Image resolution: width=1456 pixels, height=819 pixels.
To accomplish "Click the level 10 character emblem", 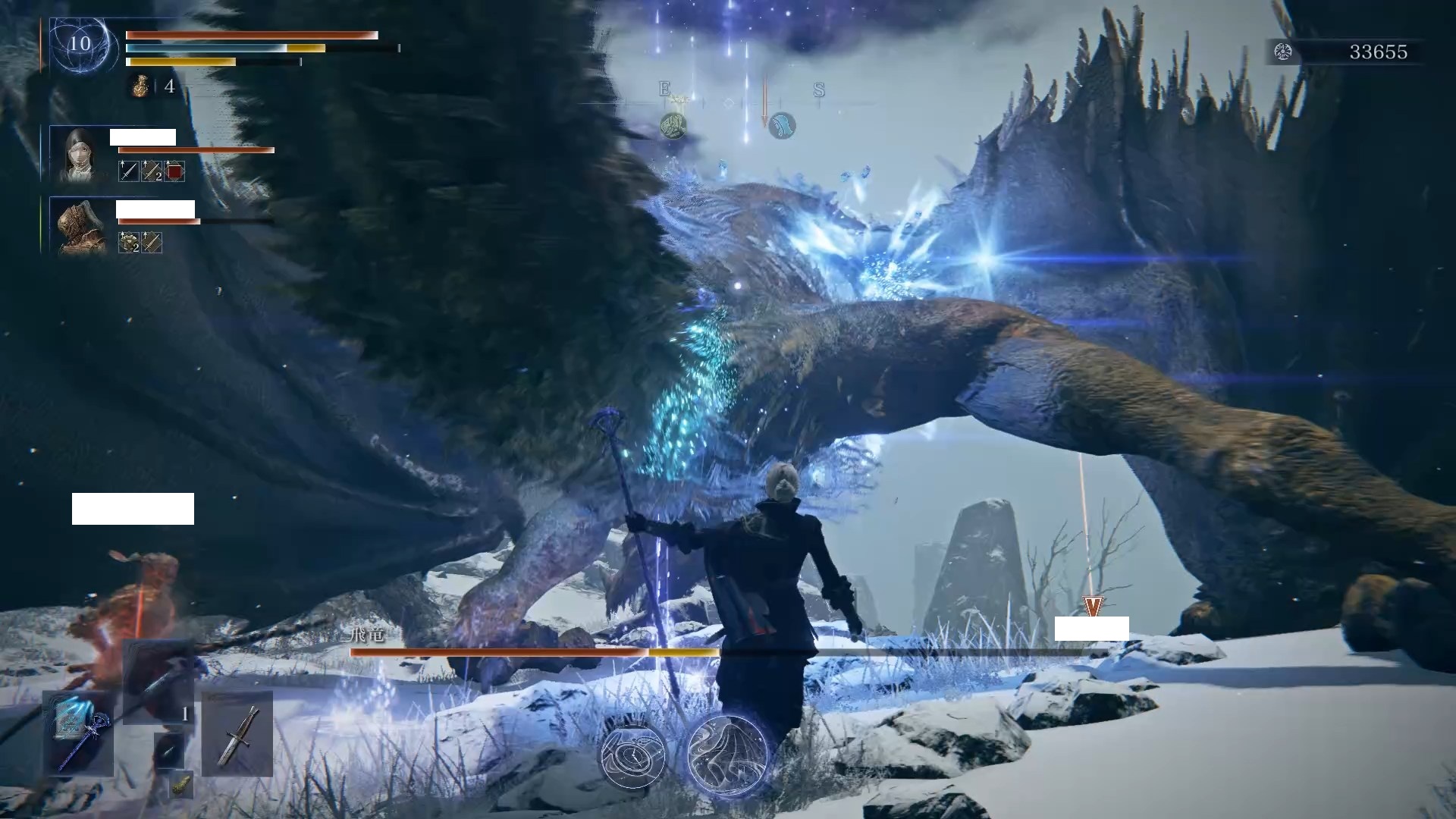I will click(80, 44).
